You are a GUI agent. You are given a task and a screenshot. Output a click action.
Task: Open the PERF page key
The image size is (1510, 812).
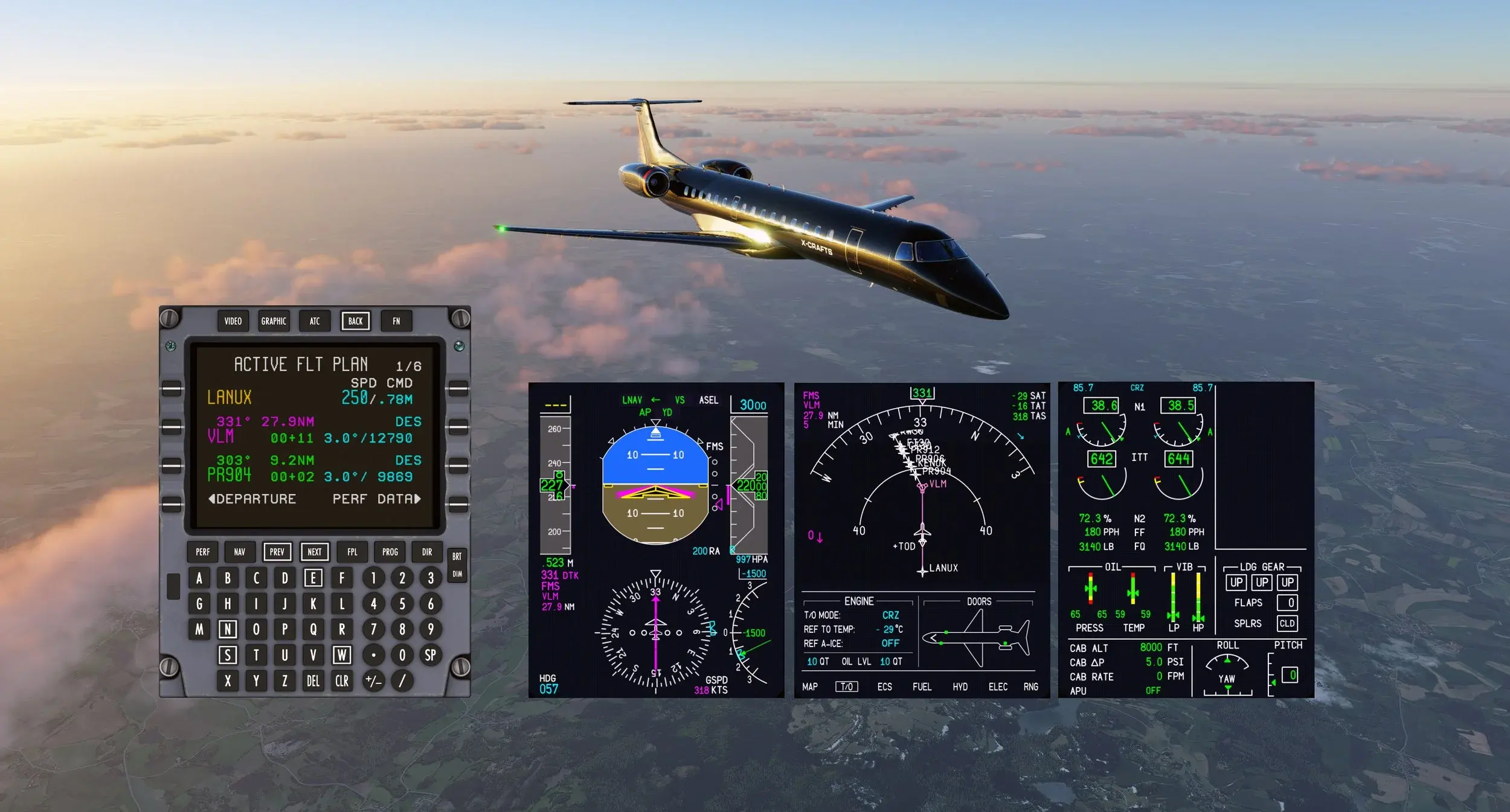pos(203,552)
